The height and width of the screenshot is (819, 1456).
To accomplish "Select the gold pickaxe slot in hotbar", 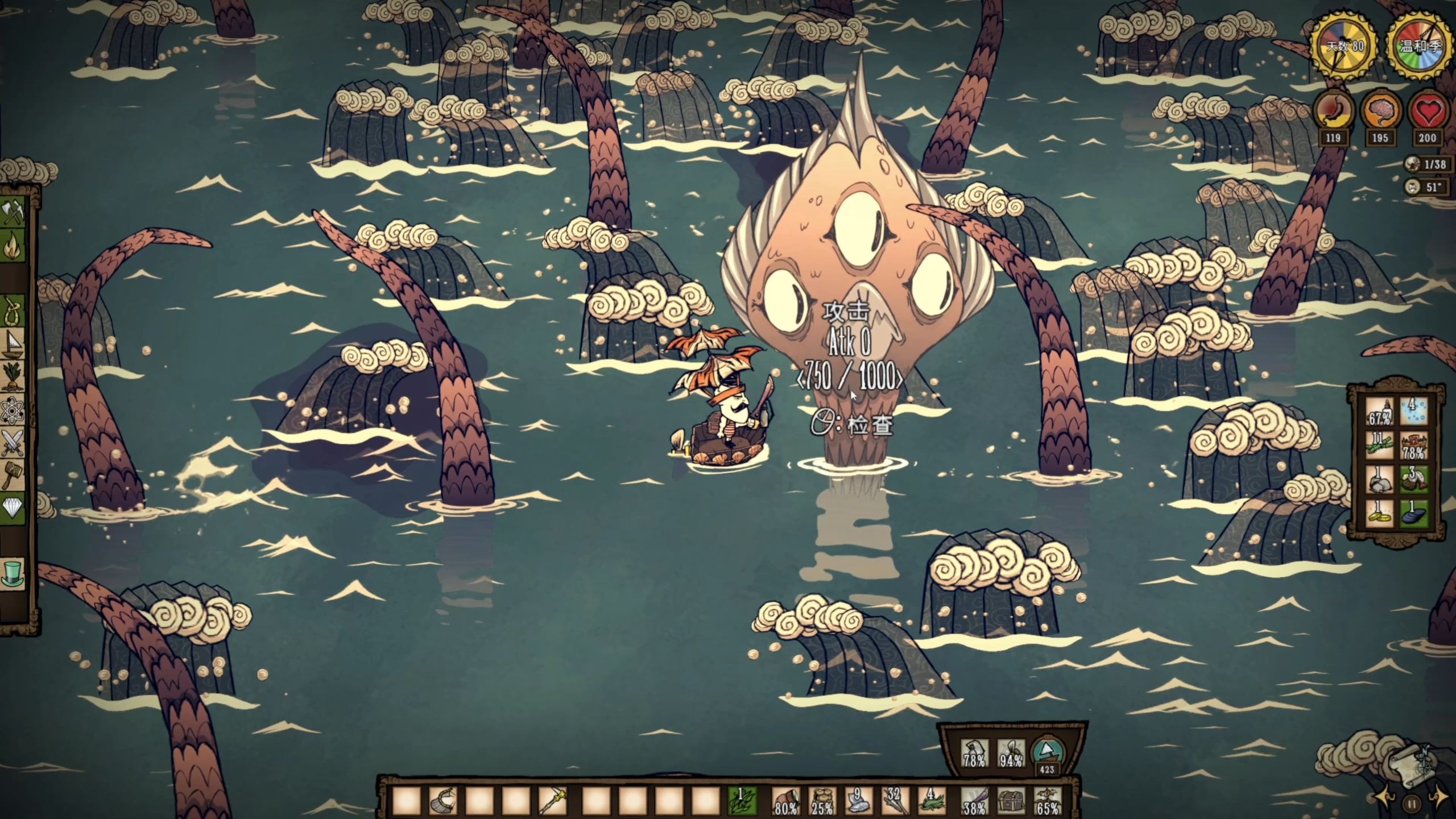I will [x=551, y=802].
